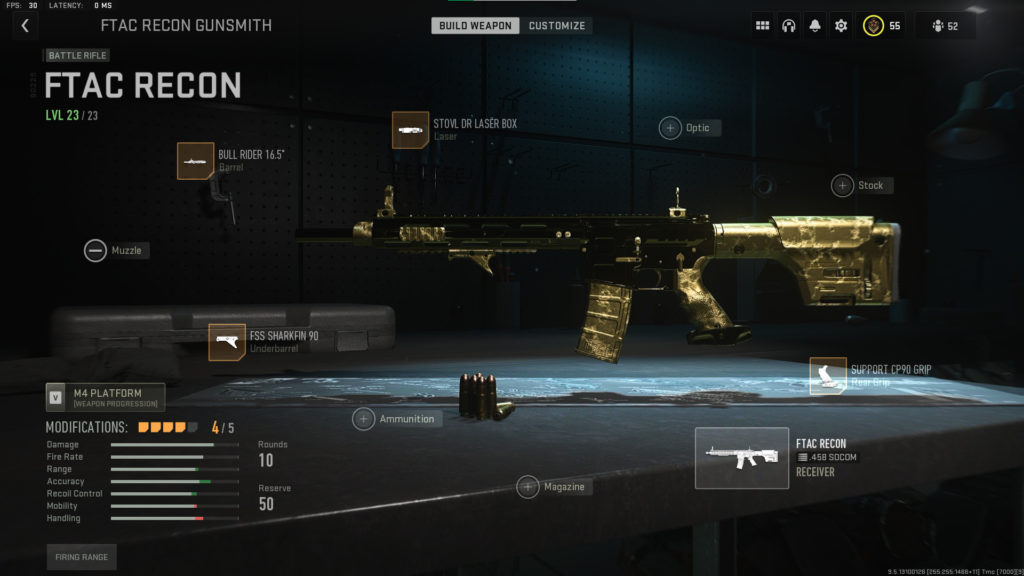Select the Bull Rider 16.5" barrel slot

196,161
